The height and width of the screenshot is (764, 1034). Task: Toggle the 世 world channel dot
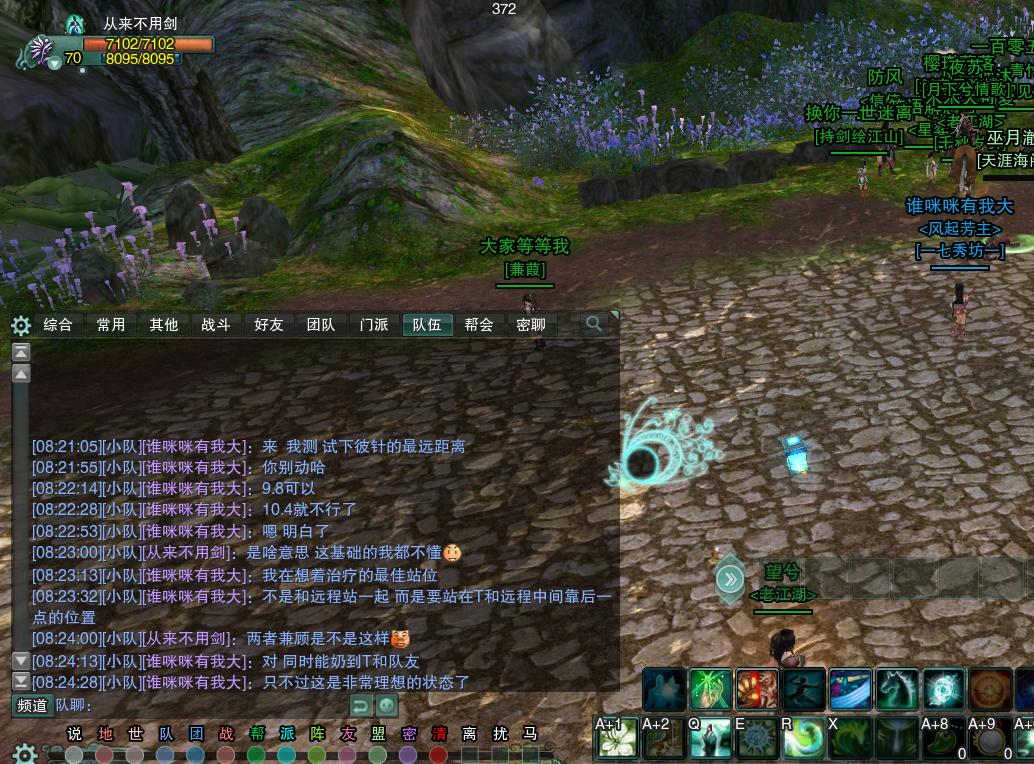tap(135, 754)
